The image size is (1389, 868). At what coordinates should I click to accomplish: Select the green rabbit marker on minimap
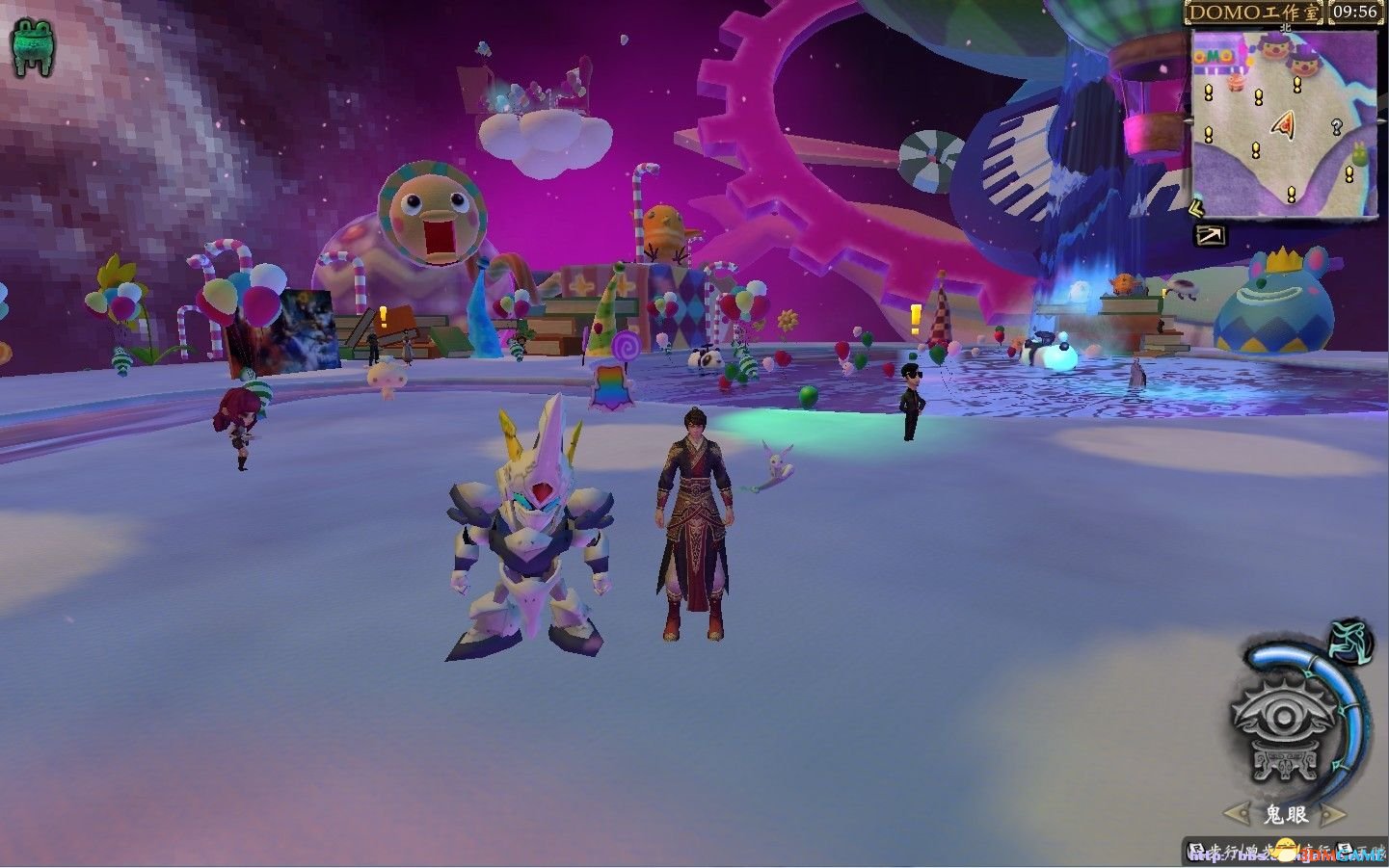1360,152
